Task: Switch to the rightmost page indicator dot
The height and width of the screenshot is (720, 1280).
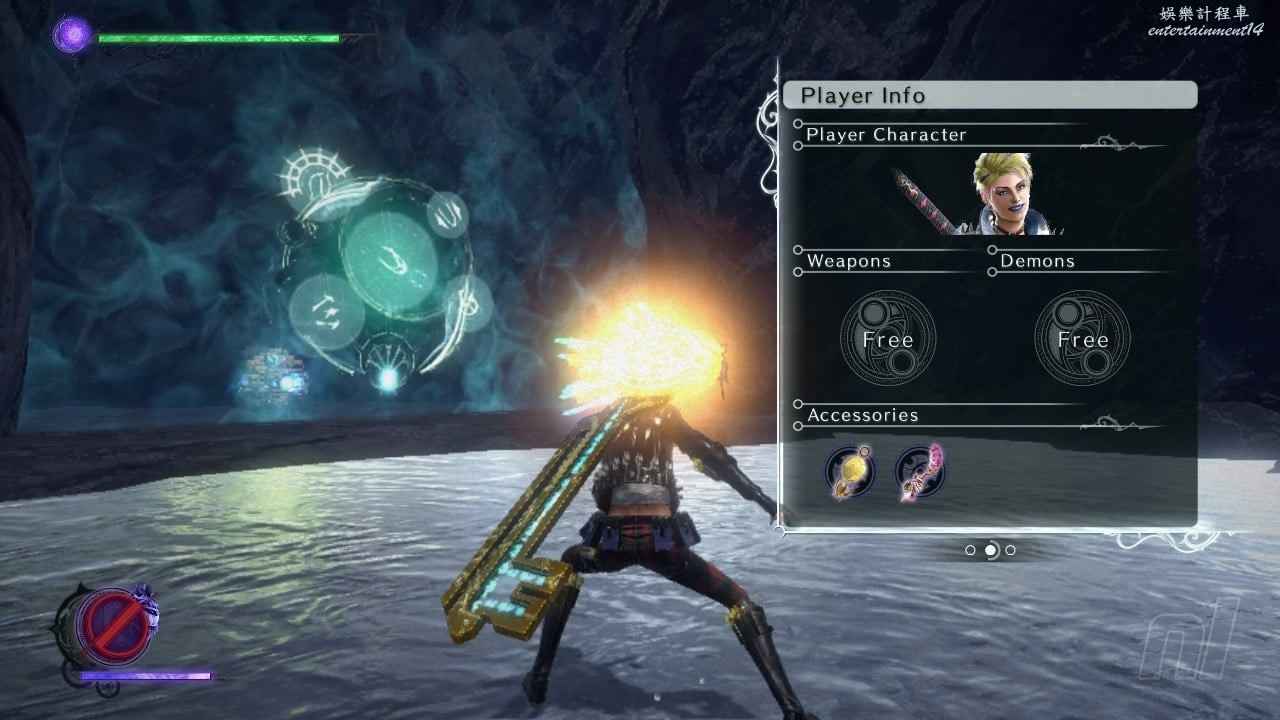Action: coord(1010,550)
